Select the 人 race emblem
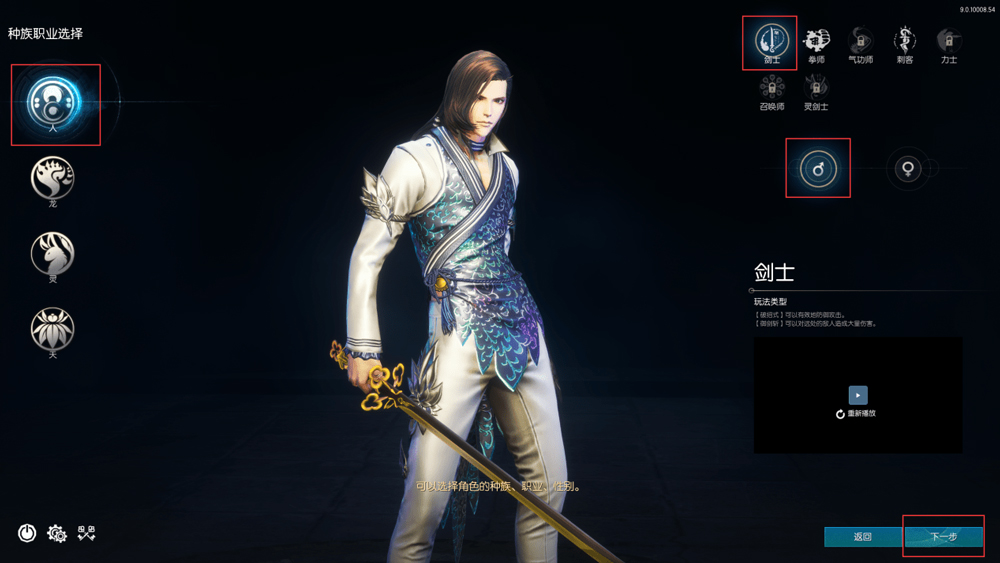The height and width of the screenshot is (563, 1000). coord(54,102)
